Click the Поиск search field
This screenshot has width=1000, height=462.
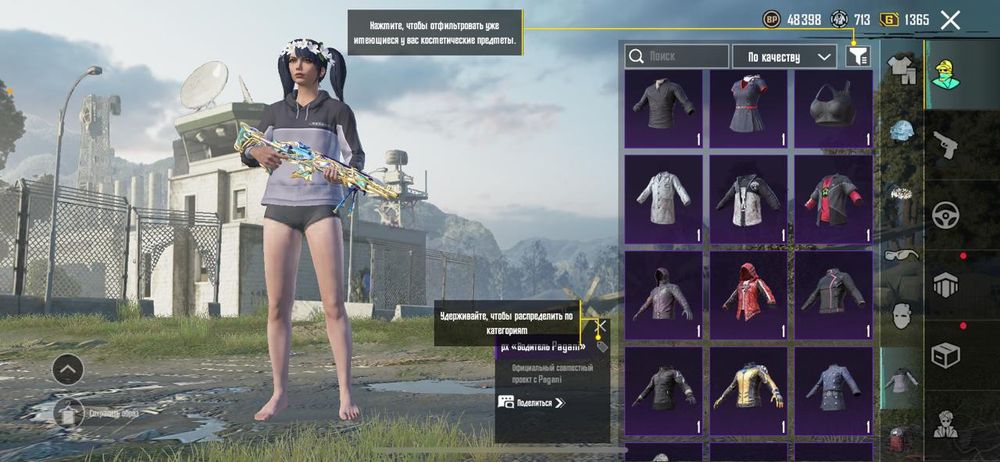(x=677, y=57)
